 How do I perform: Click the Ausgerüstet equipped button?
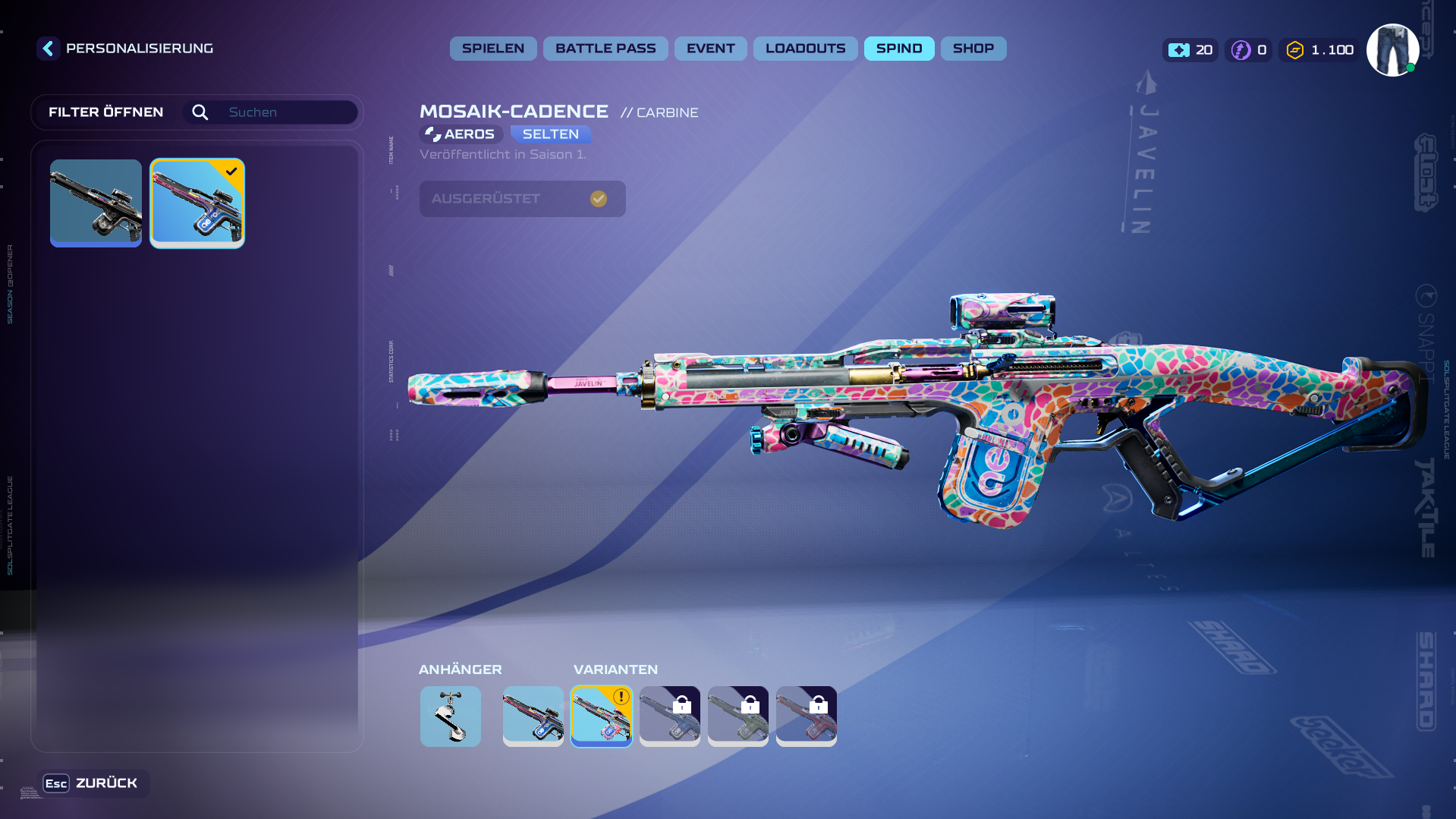click(x=522, y=199)
